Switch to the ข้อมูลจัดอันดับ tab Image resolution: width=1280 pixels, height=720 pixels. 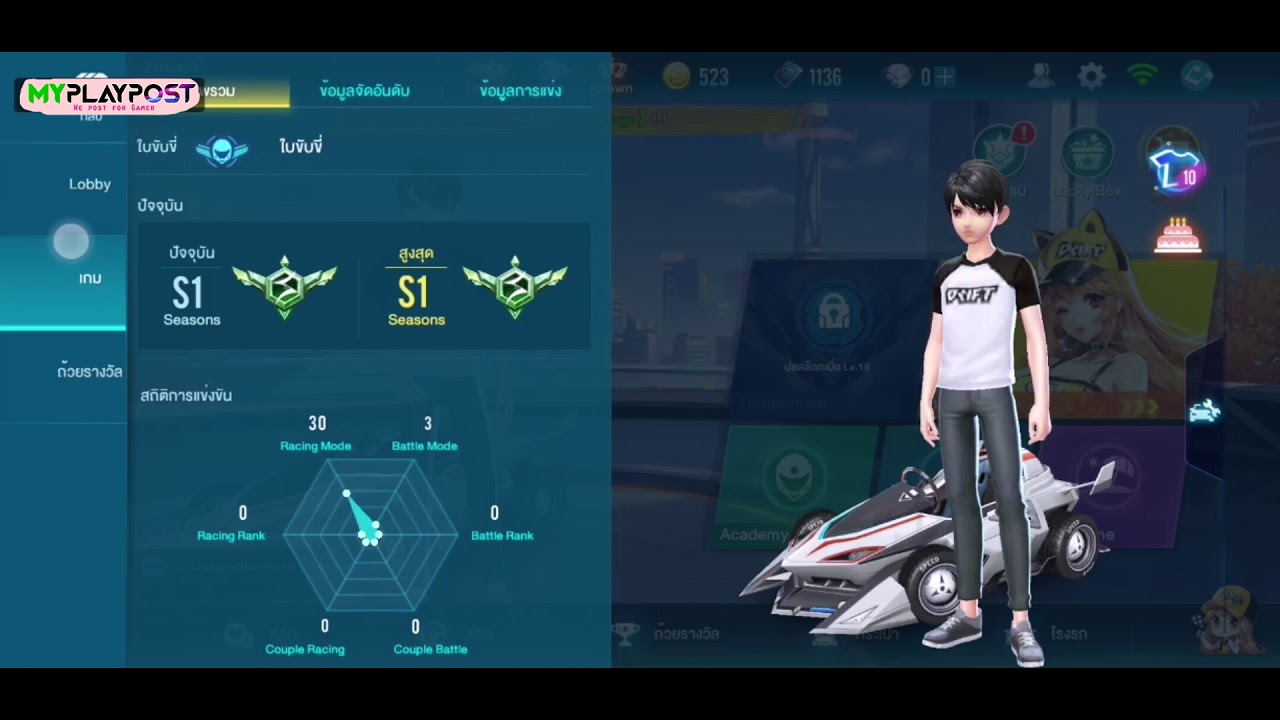coord(364,91)
